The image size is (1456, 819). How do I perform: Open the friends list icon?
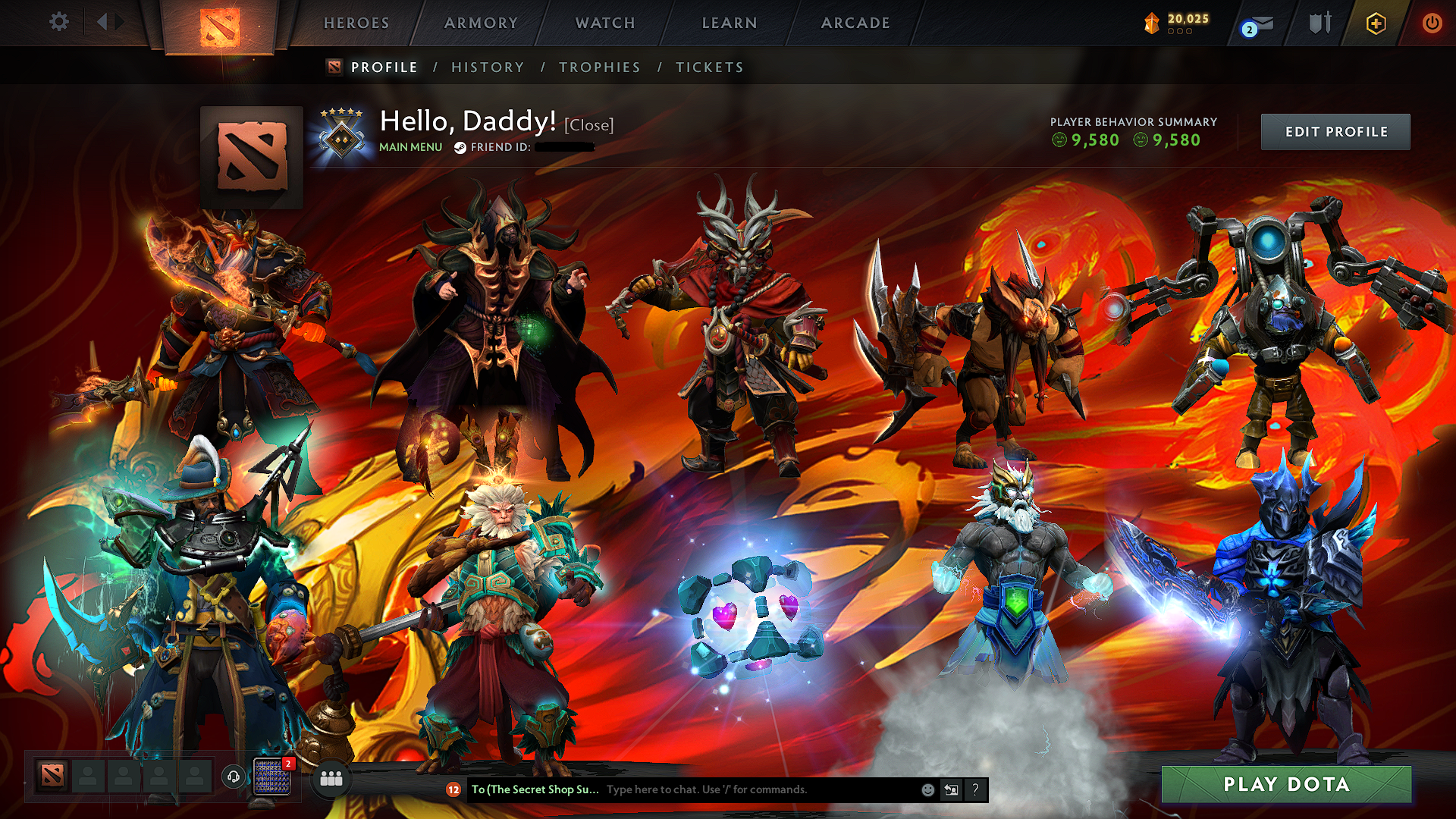coord(331,779)
